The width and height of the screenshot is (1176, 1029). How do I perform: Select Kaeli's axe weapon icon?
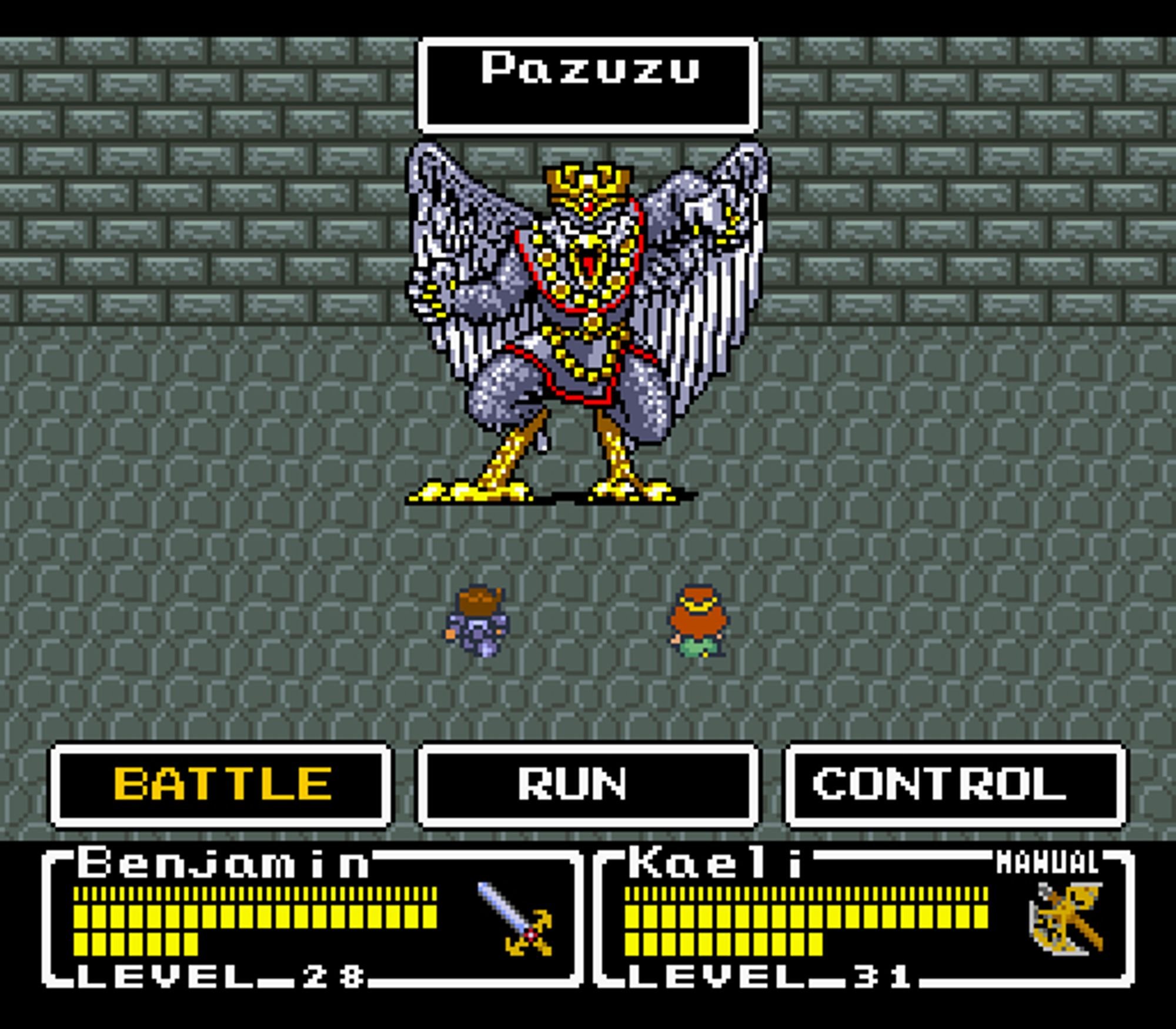pos(1065,918)
